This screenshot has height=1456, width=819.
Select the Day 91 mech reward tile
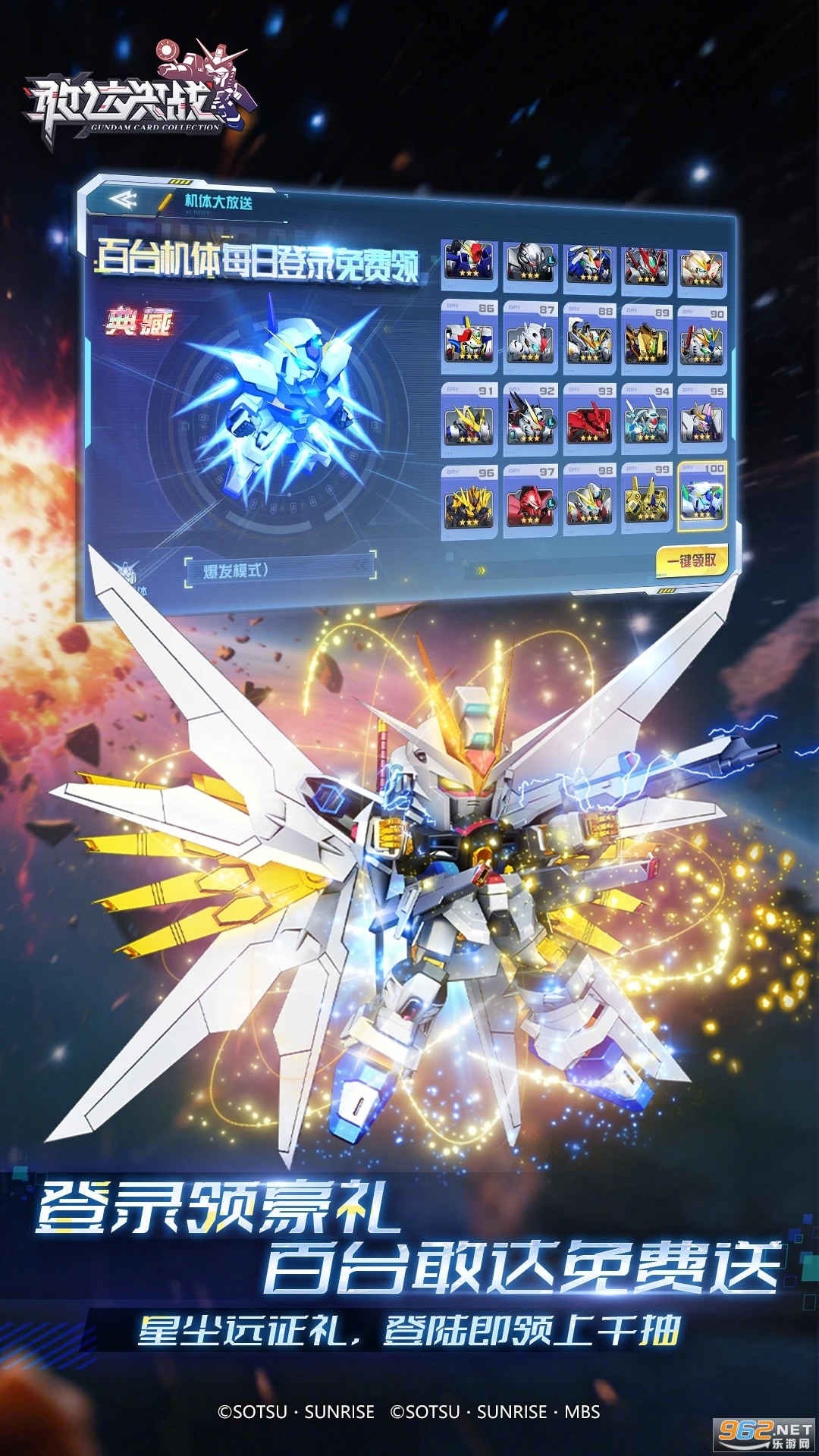[469, 419]
